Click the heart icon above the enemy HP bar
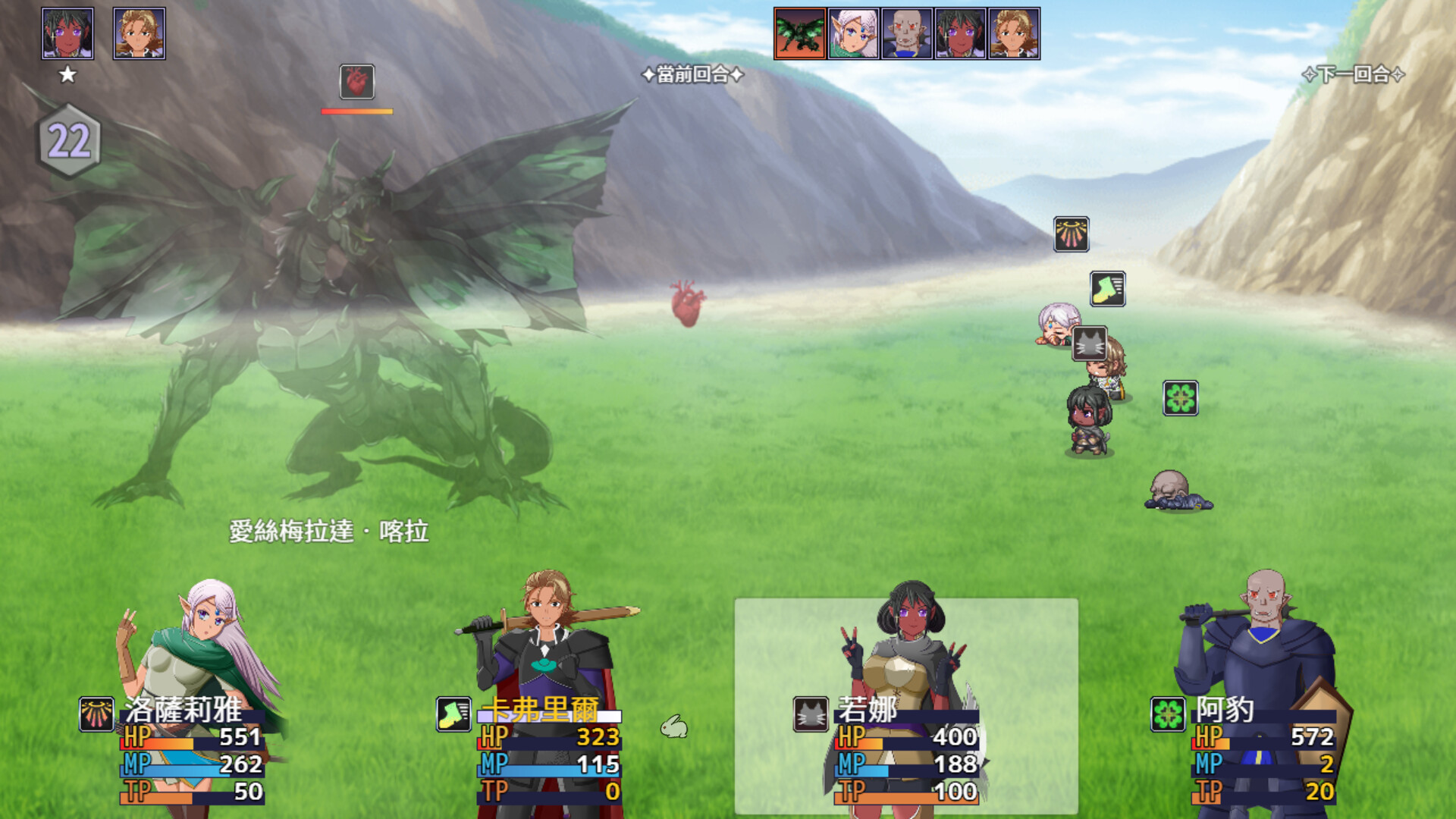The width and height of the screenshot is (1456, 819). pyautogui.click(x=356, y=82)
